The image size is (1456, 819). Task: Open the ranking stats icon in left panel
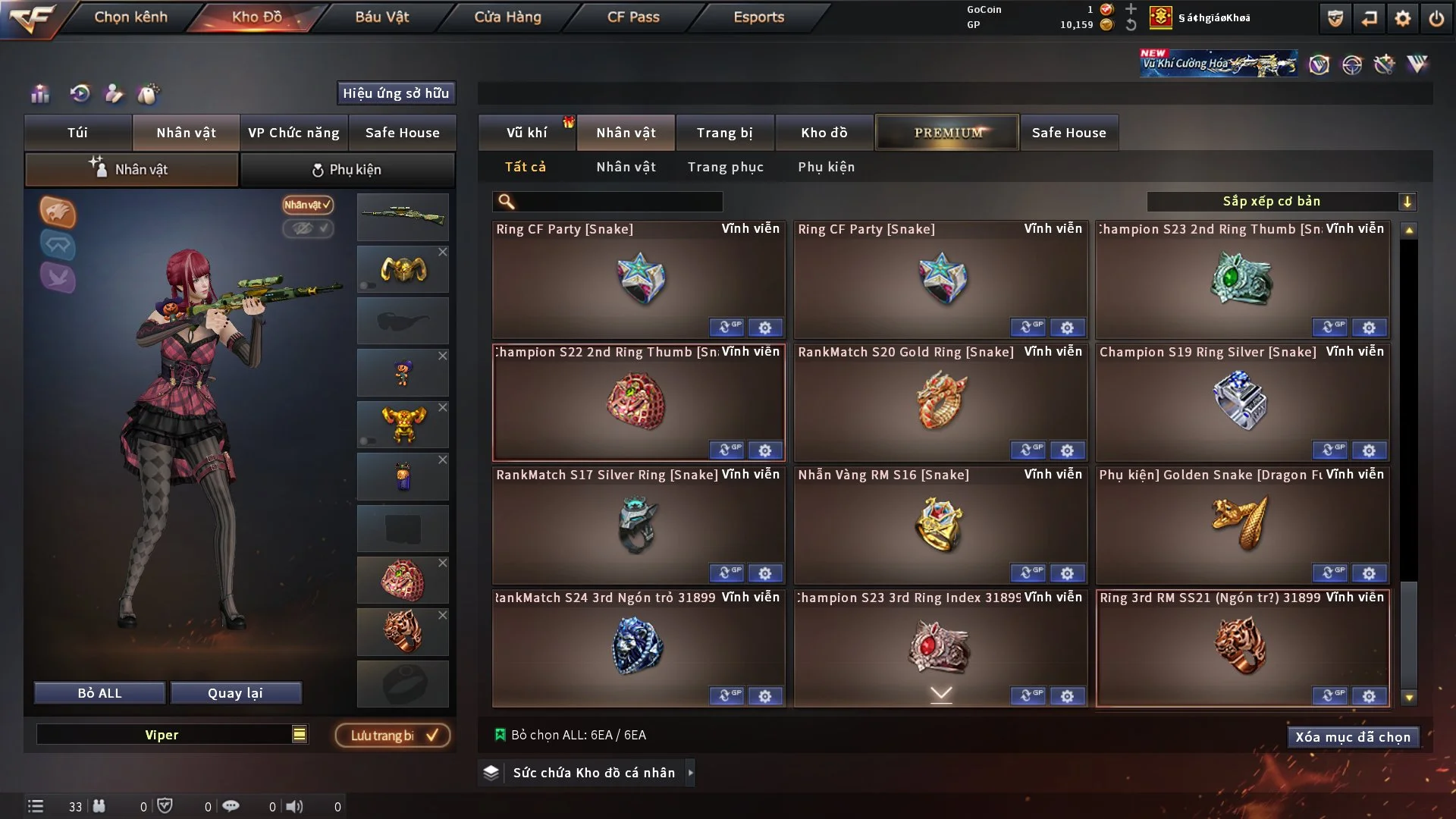point(39,93)
